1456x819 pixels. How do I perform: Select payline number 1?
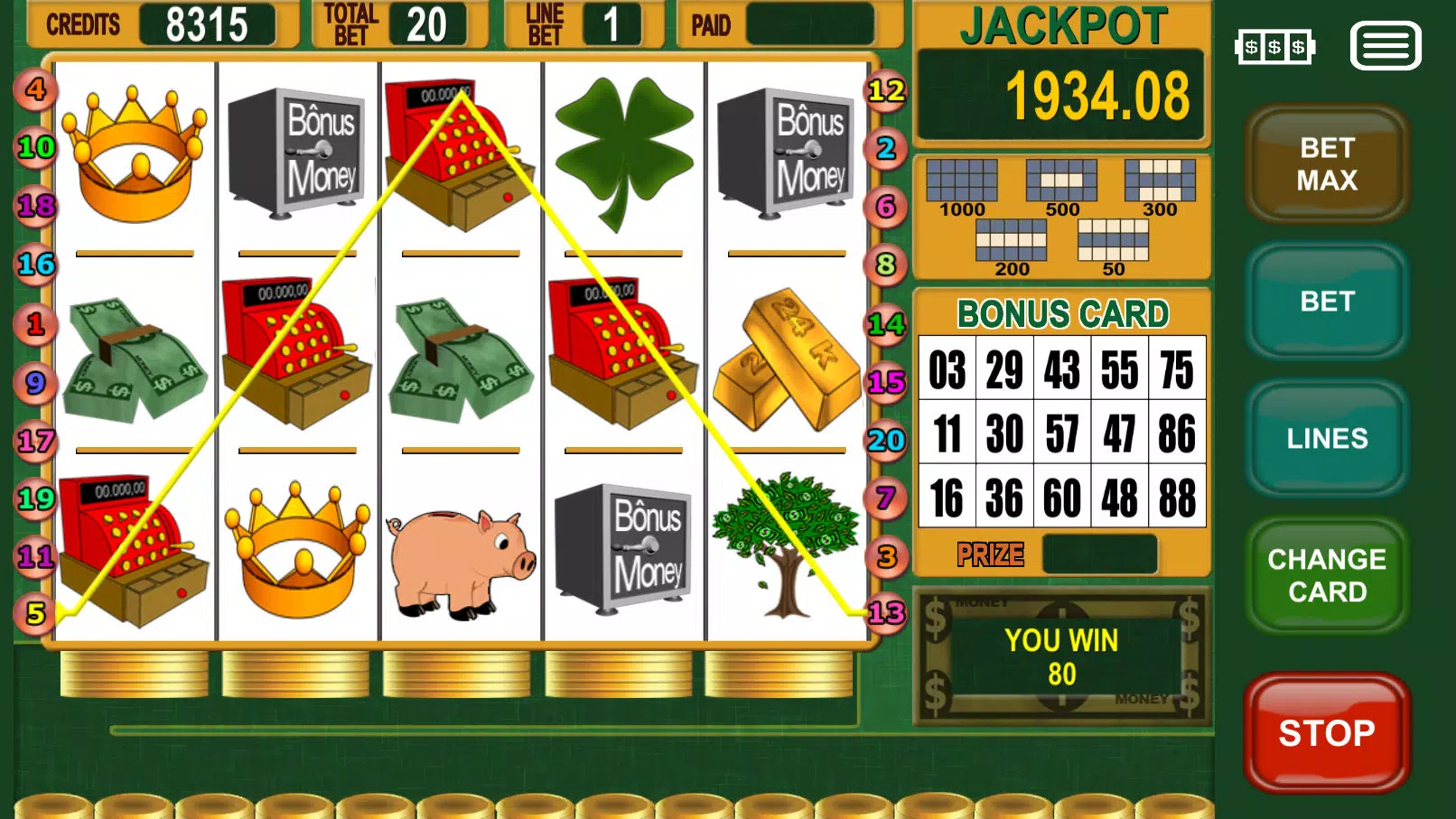[x=35, y=324]
